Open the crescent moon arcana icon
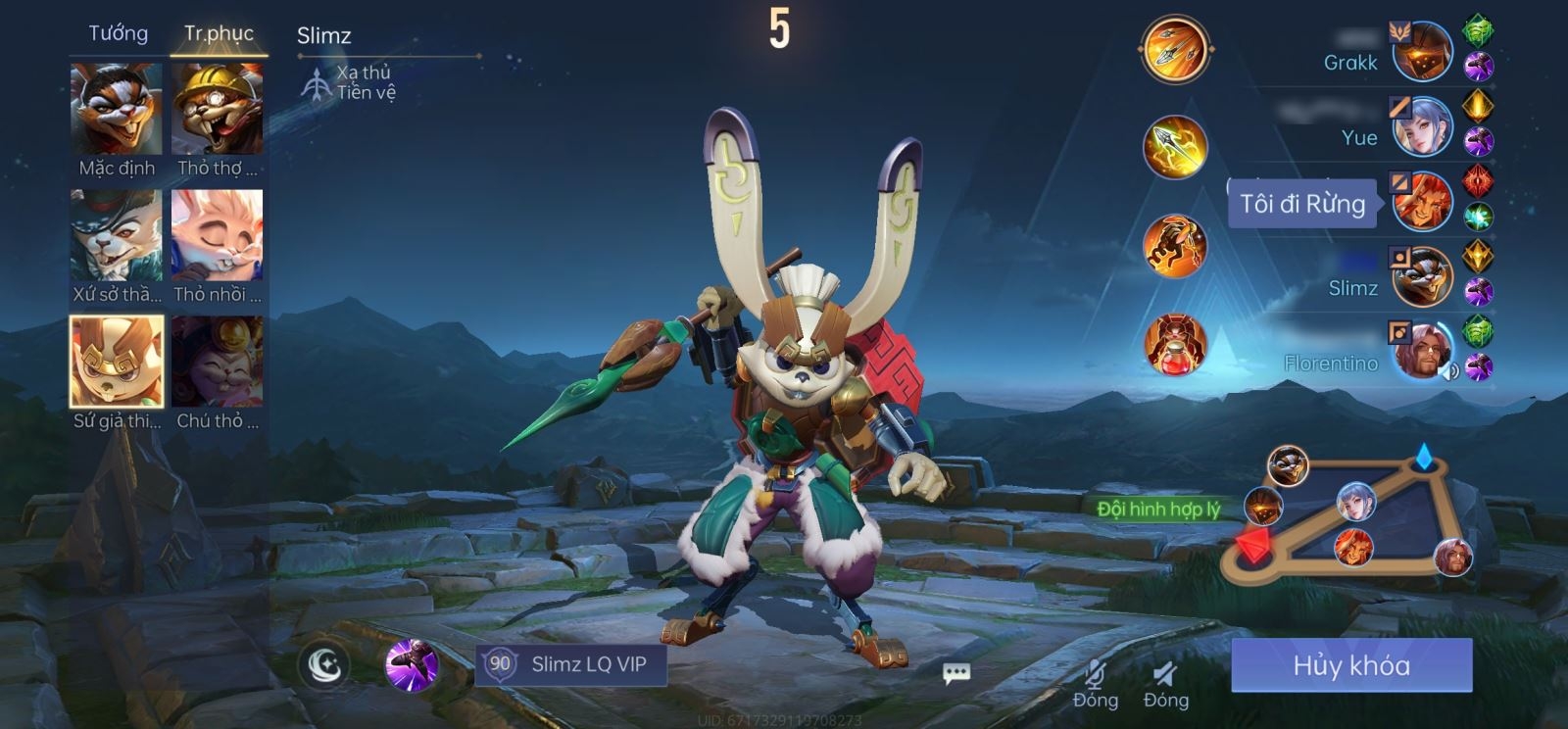Viewport: 1568px width, 729px height. [324, 665]
